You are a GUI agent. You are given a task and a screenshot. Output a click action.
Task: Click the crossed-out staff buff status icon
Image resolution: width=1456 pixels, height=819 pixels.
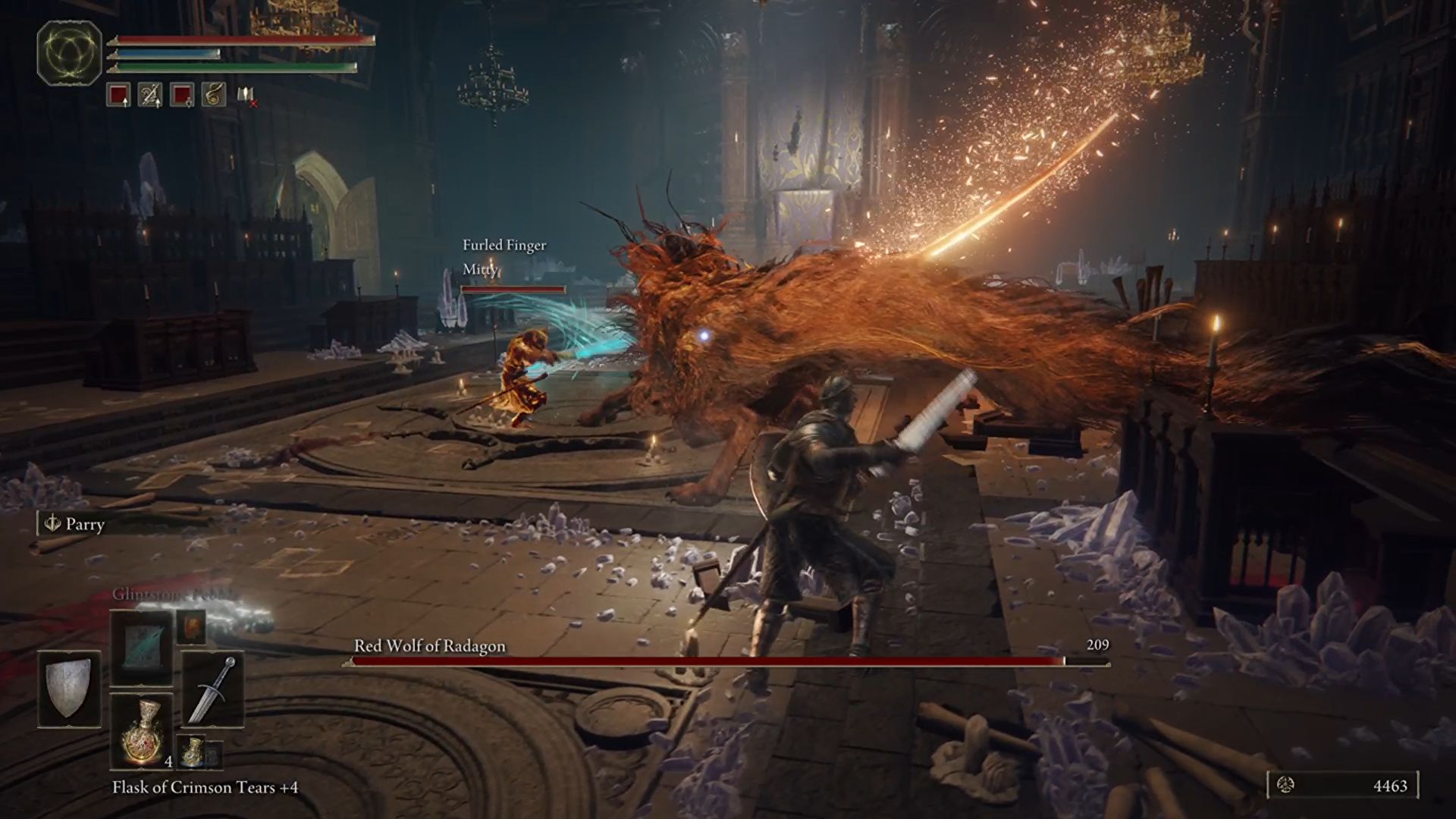point(150,95)
